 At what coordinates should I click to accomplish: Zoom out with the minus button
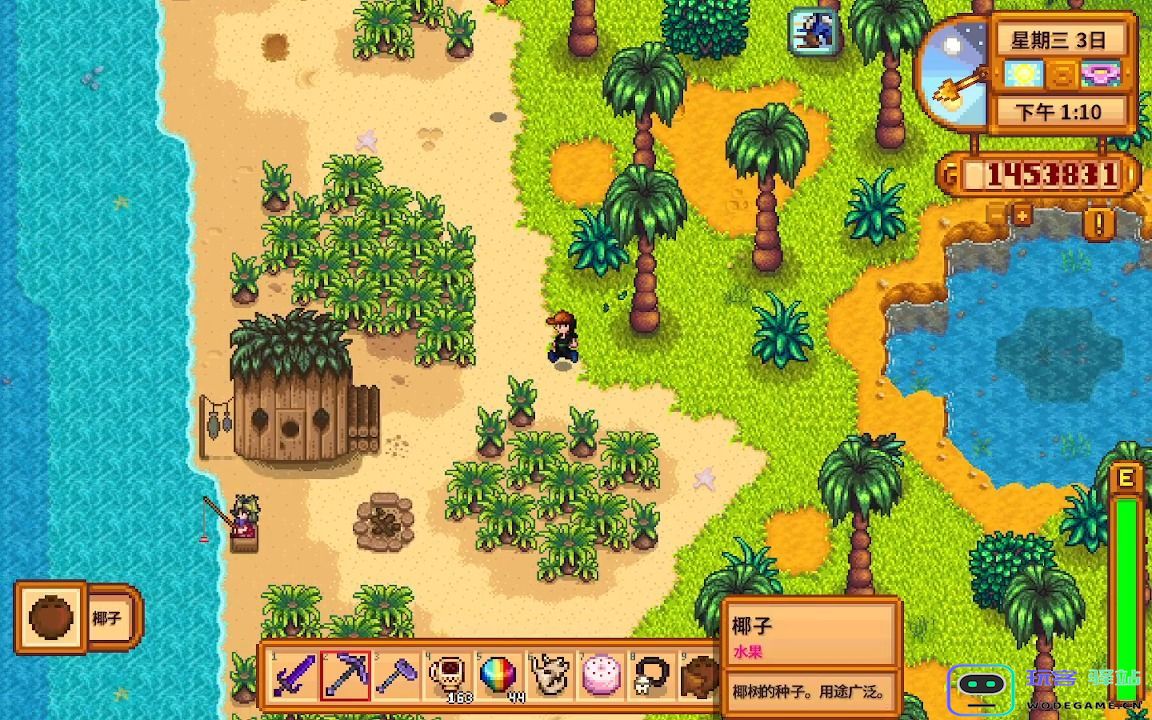(x=996, y=214)
